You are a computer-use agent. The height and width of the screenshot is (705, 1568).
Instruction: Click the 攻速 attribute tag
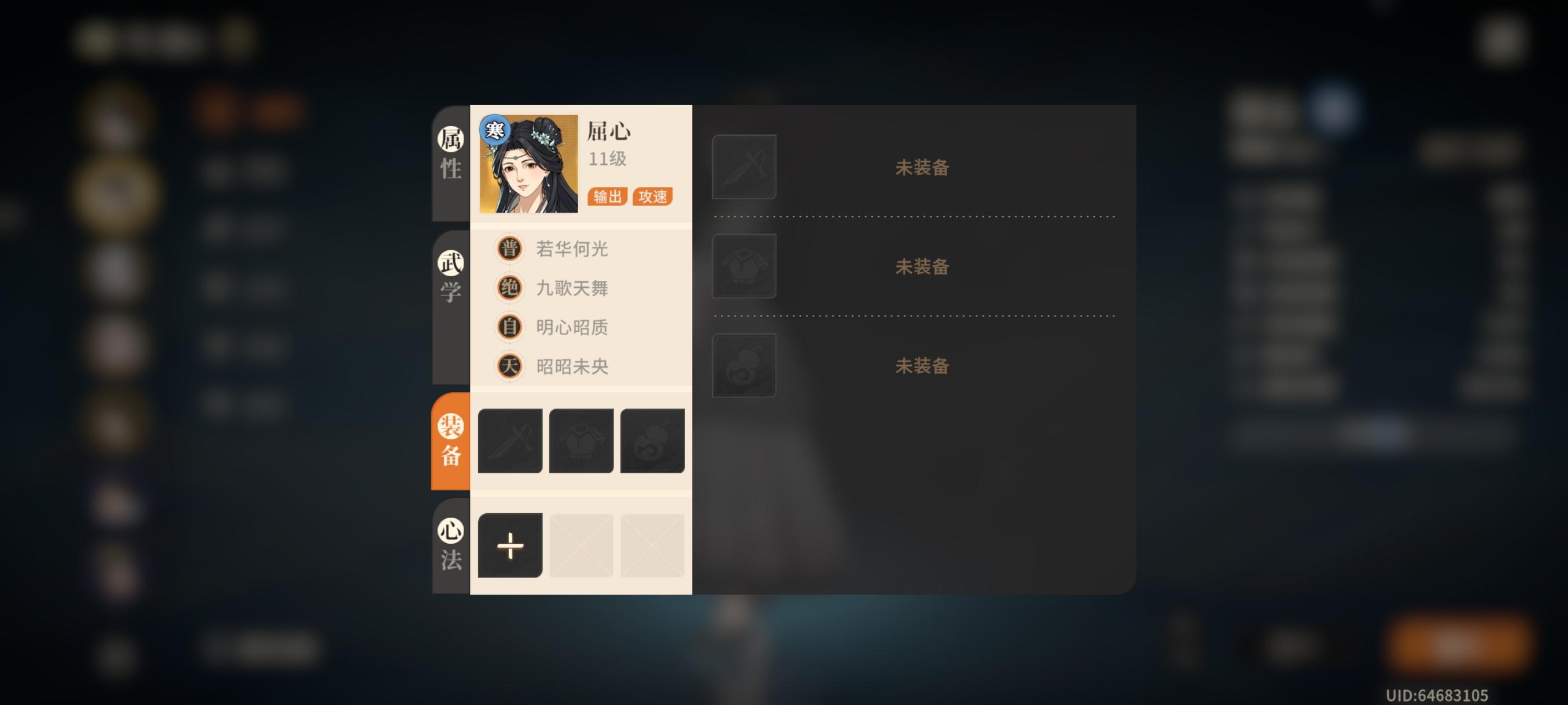tap(654, 196)
